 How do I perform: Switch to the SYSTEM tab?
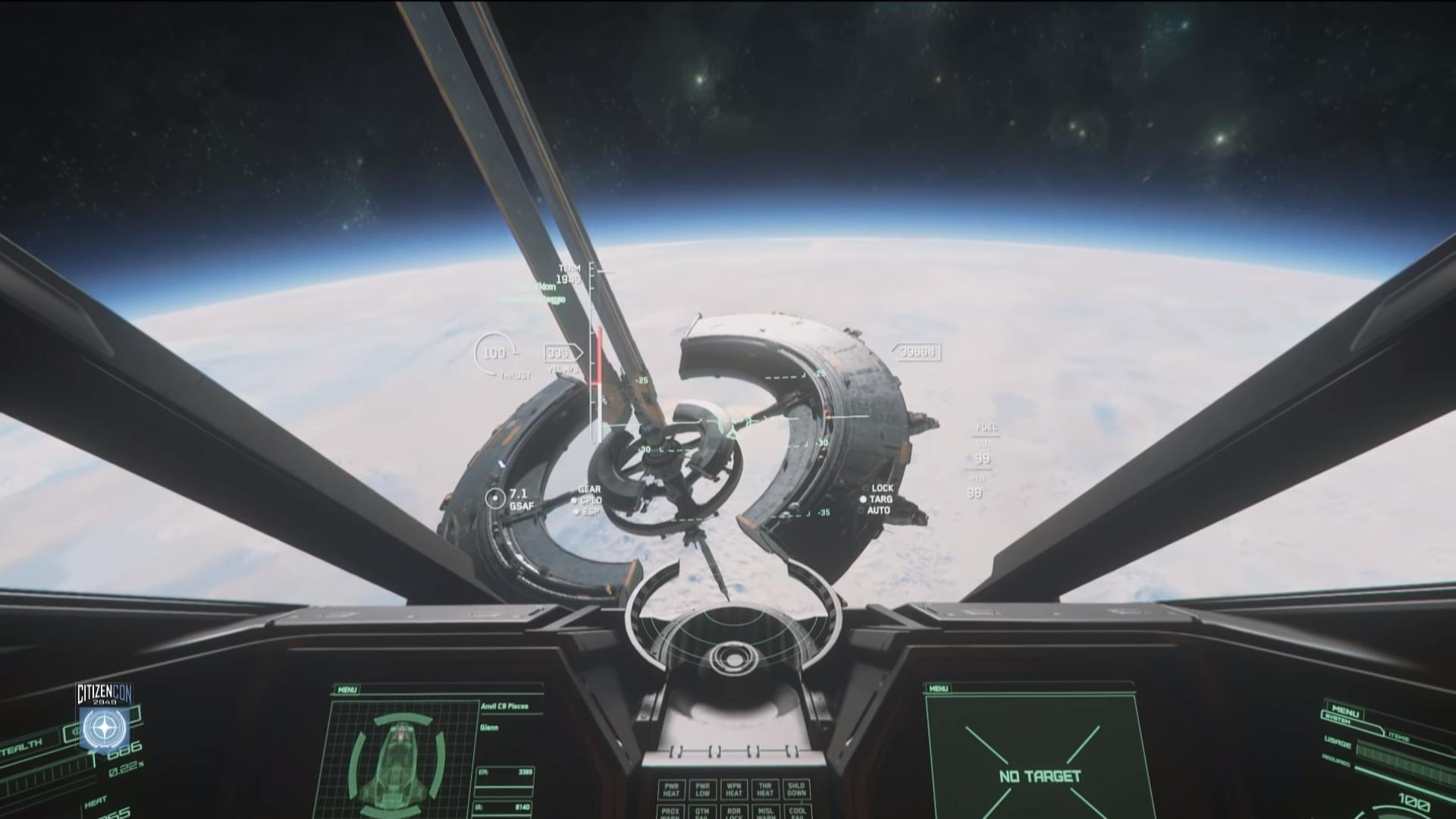coord(1337,718)
